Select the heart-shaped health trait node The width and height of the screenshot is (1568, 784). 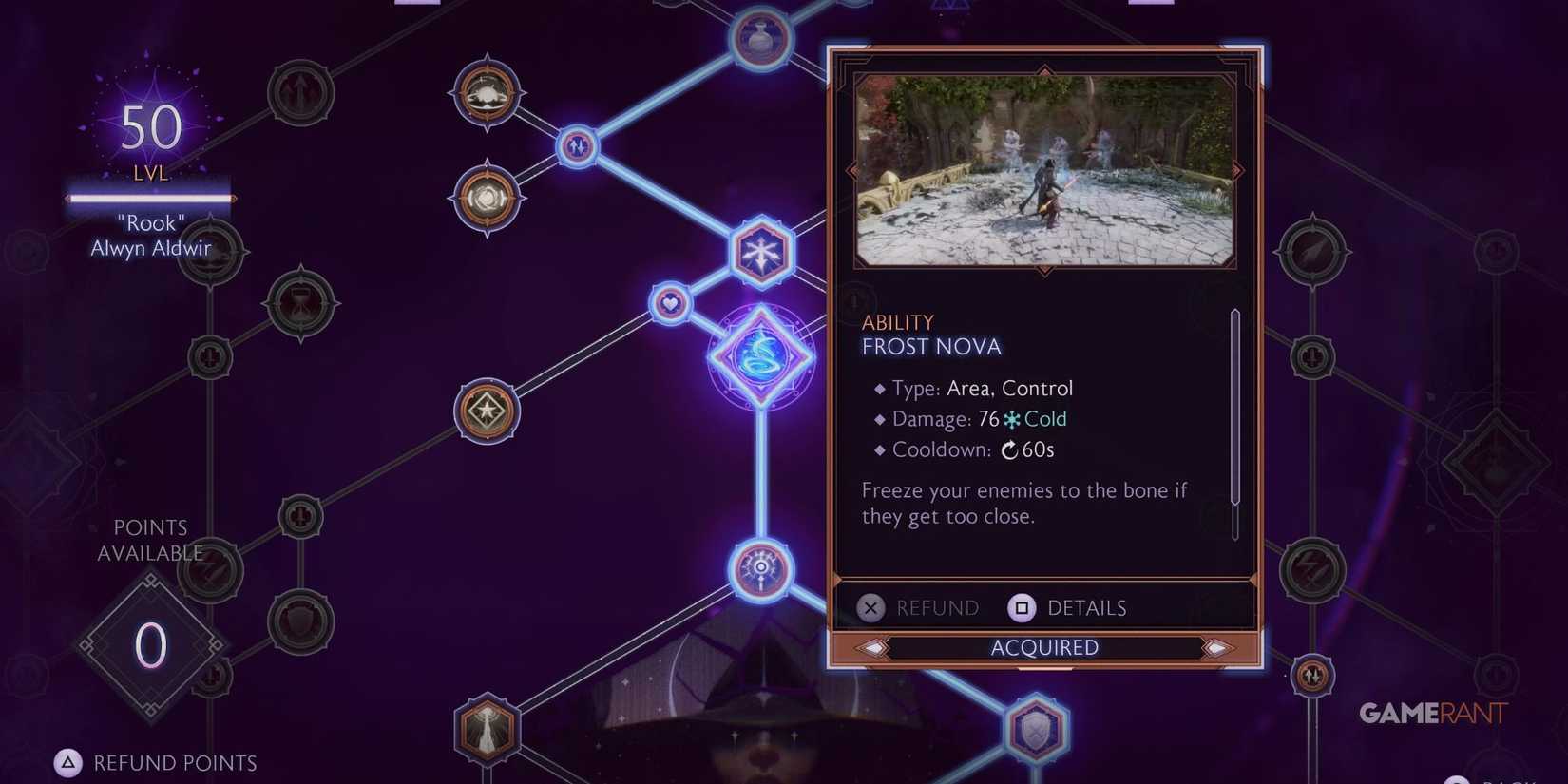[x=668, y=304]
